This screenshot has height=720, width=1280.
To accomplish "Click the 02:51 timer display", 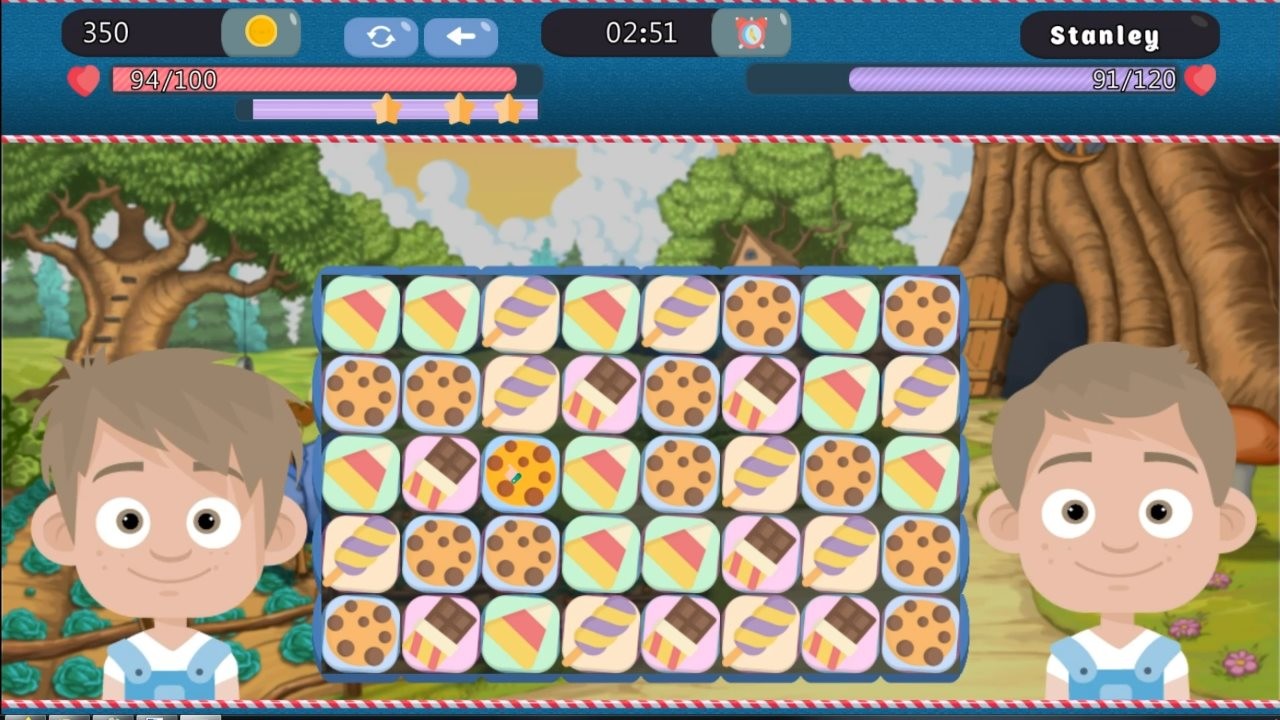I will [x=640, y=33].
